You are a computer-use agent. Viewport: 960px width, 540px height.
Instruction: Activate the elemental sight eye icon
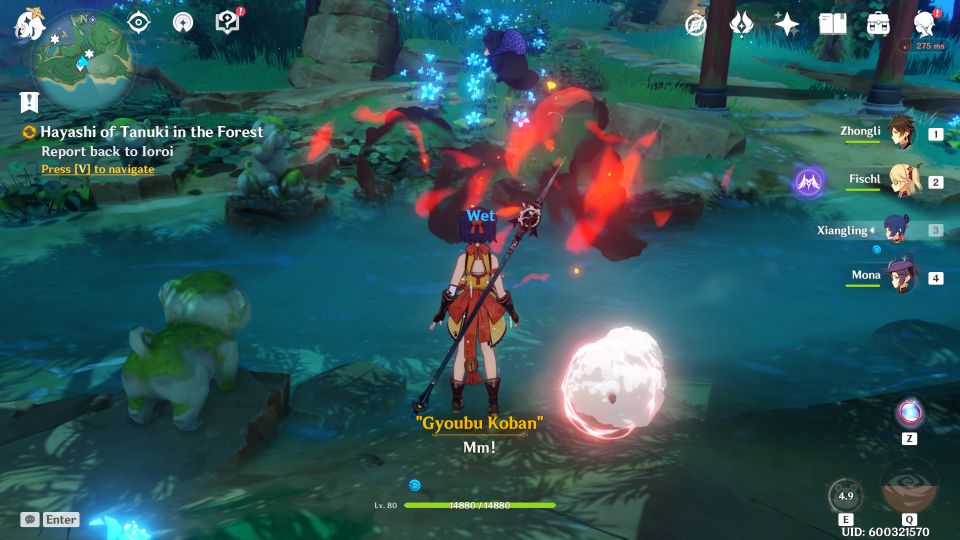[138, 22]
